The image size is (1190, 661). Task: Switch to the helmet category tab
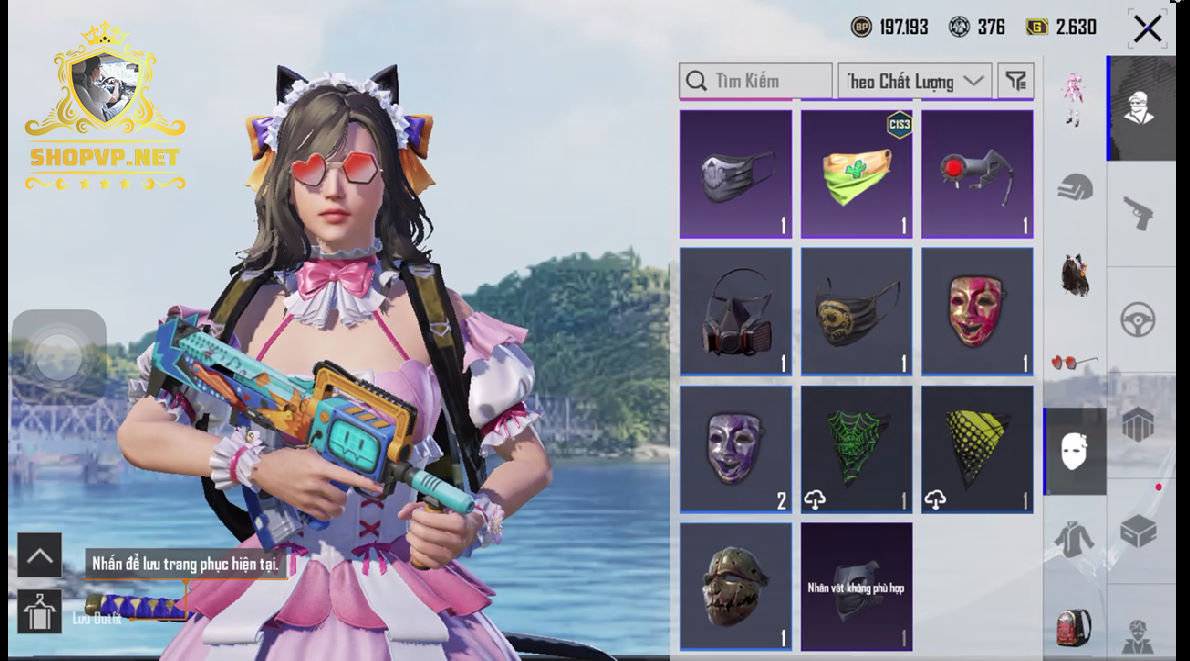[x=1075, y=187]
